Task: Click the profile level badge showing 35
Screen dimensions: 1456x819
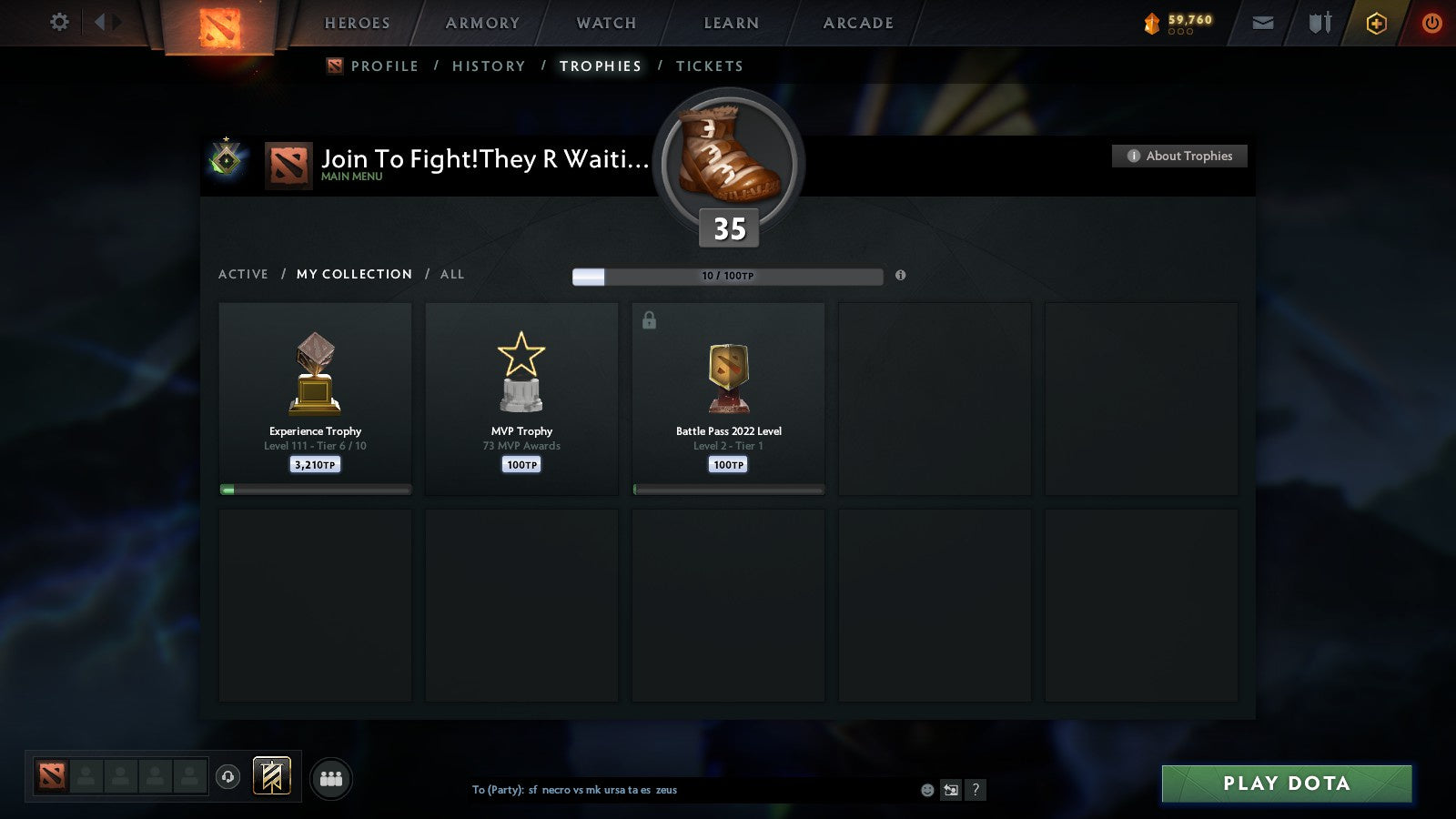Action: (727, 228)
